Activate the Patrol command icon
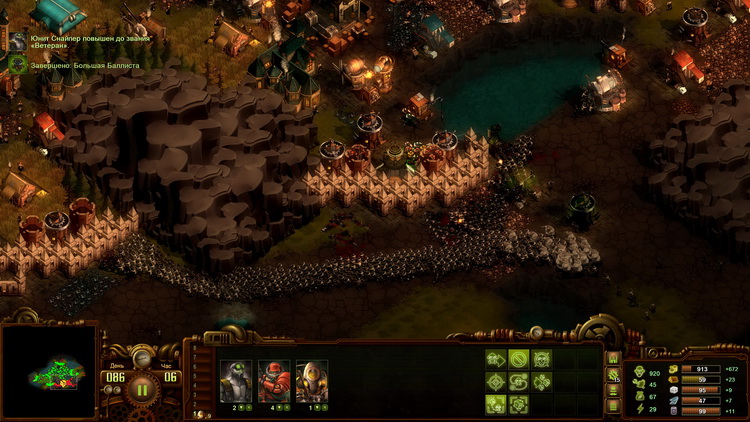750x422 pixels. pyautogui.click(x=519, y=381)
